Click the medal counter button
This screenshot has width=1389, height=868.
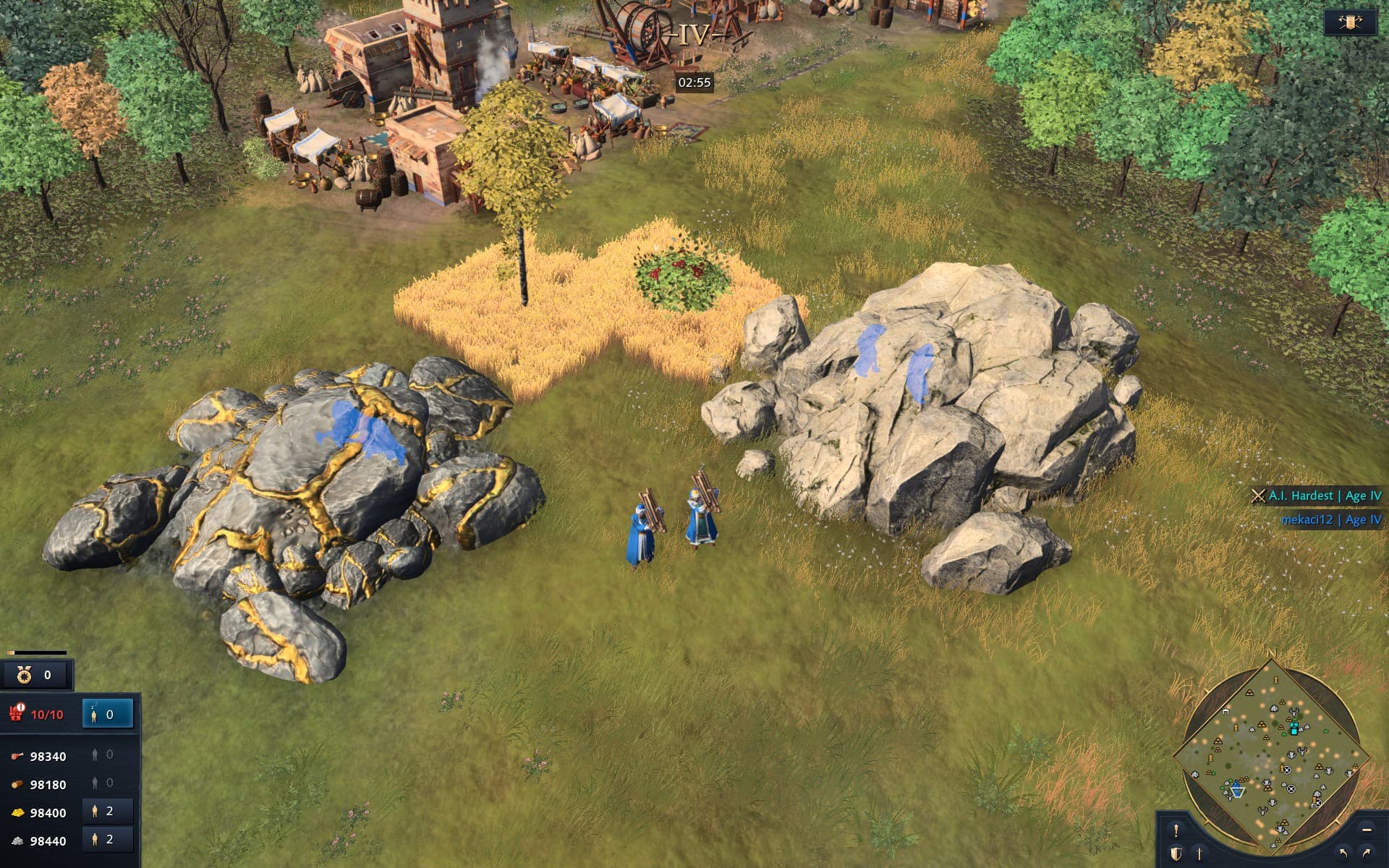click(36, 675)
